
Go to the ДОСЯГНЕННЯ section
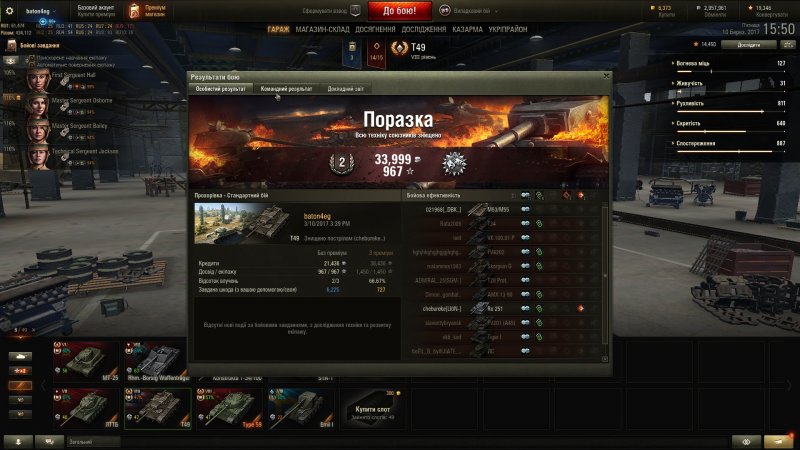(375, 30)
